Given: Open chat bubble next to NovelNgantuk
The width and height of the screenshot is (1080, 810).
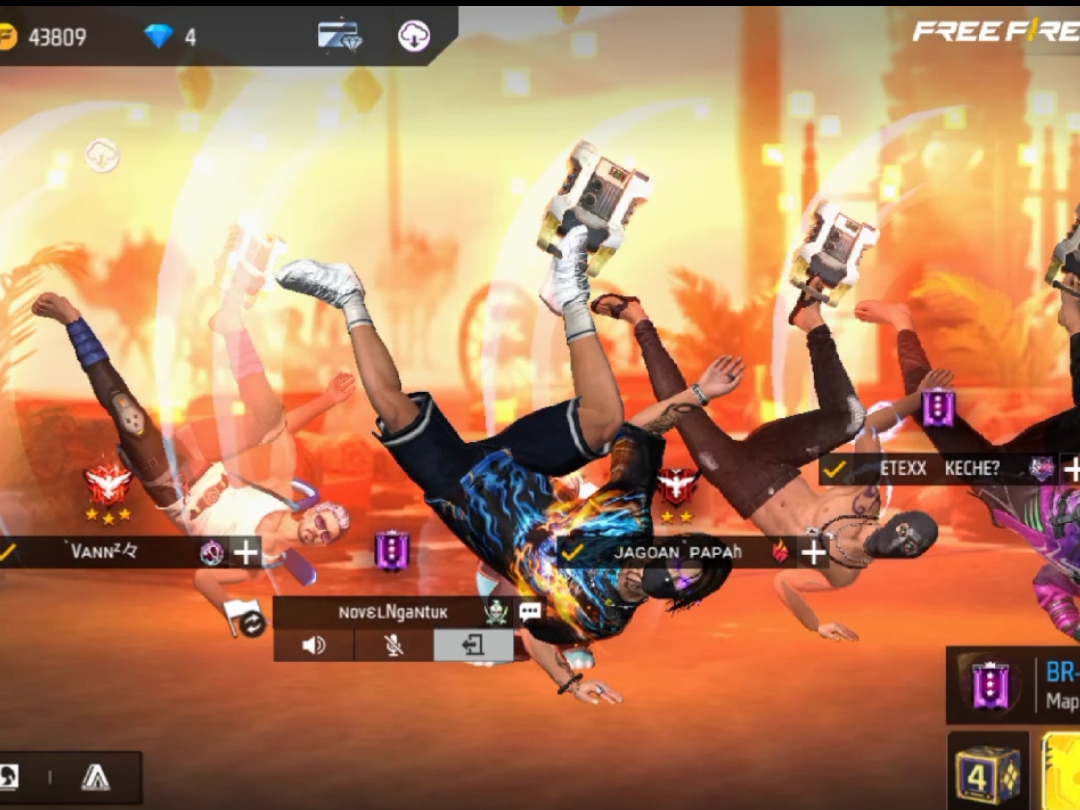Looking at the screenshot, I should coord(530,612).
